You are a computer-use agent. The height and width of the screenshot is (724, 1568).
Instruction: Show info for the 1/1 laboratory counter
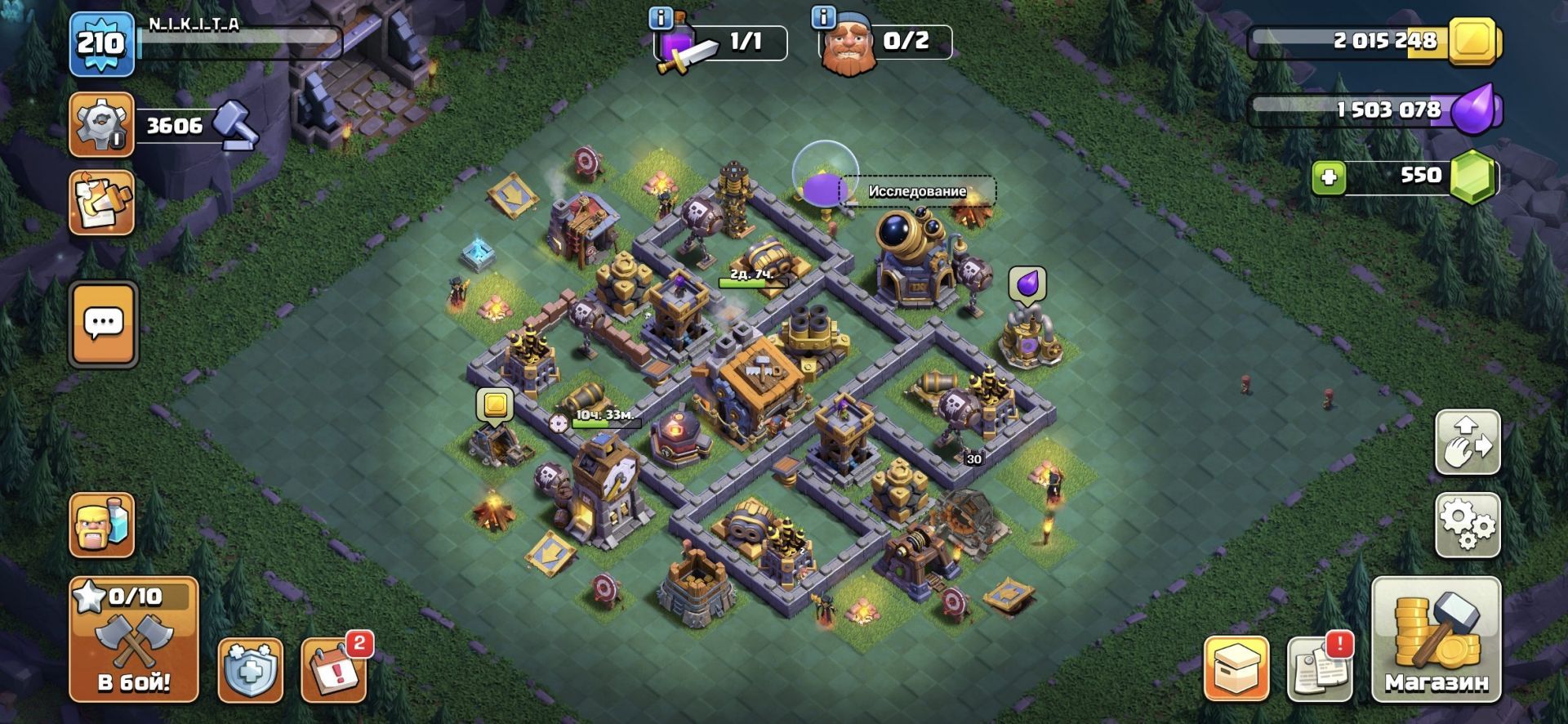point(660,18)
